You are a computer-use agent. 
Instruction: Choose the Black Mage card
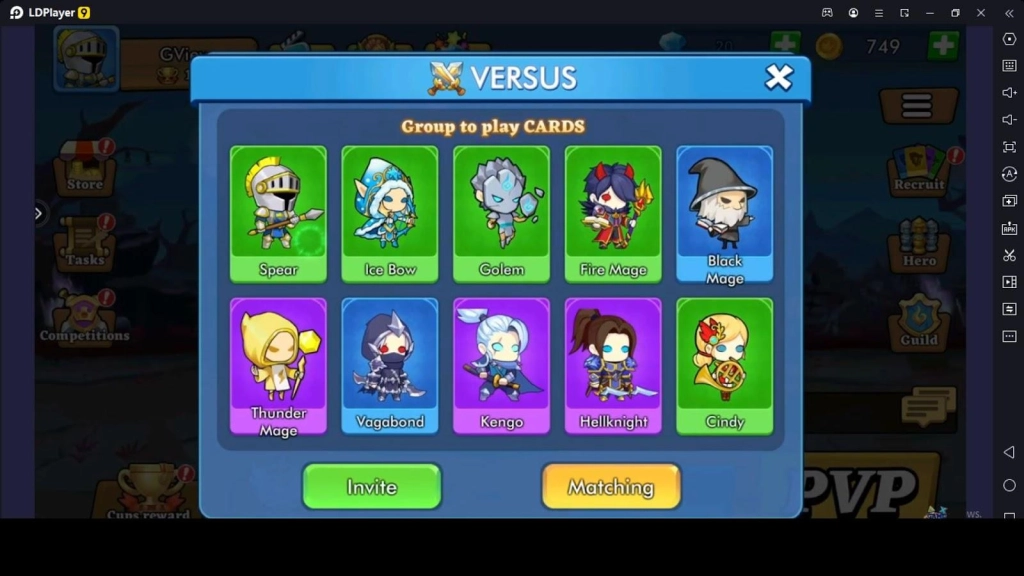(724, 213)
